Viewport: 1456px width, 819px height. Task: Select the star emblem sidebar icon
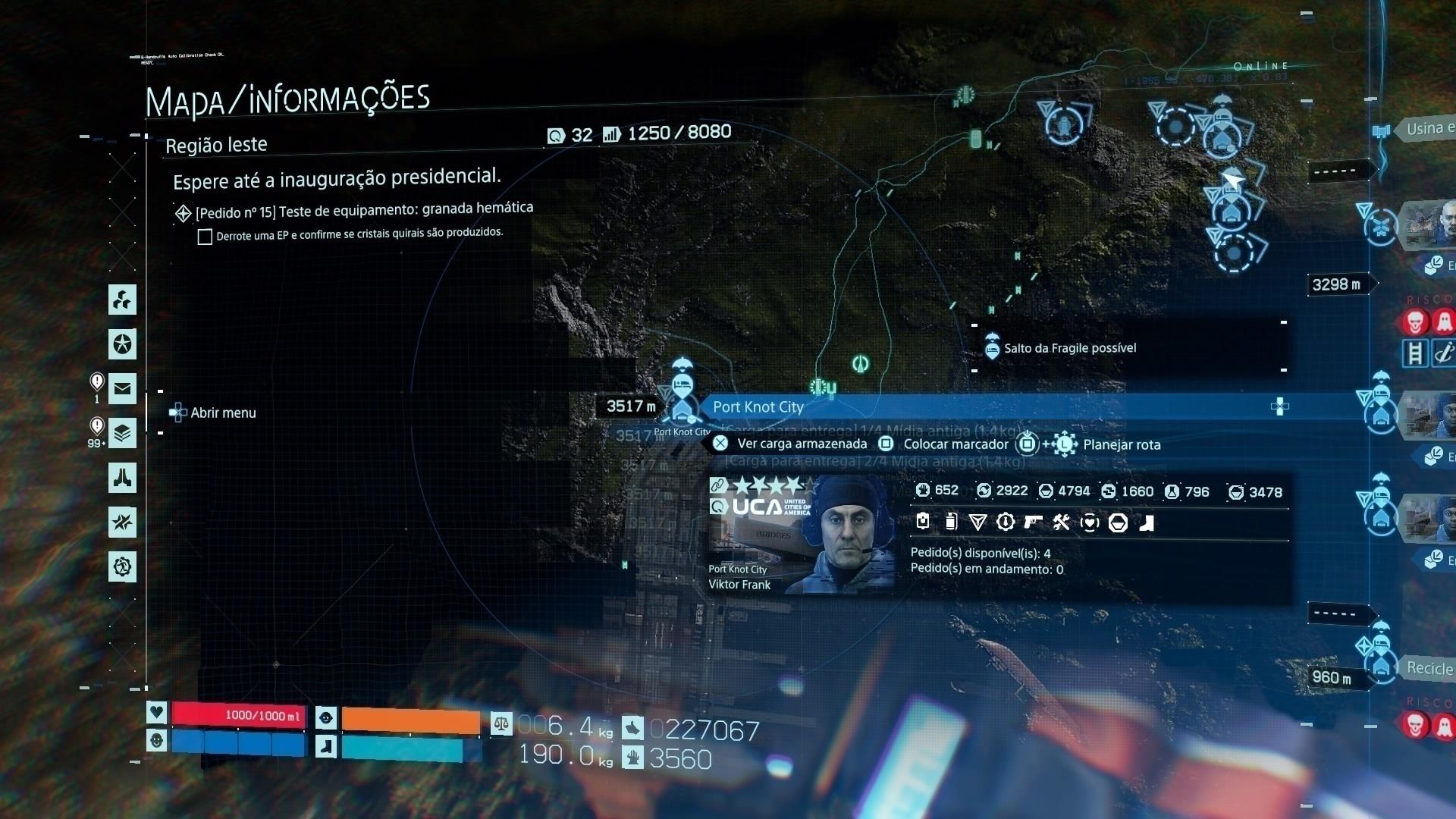click(122, 344)
